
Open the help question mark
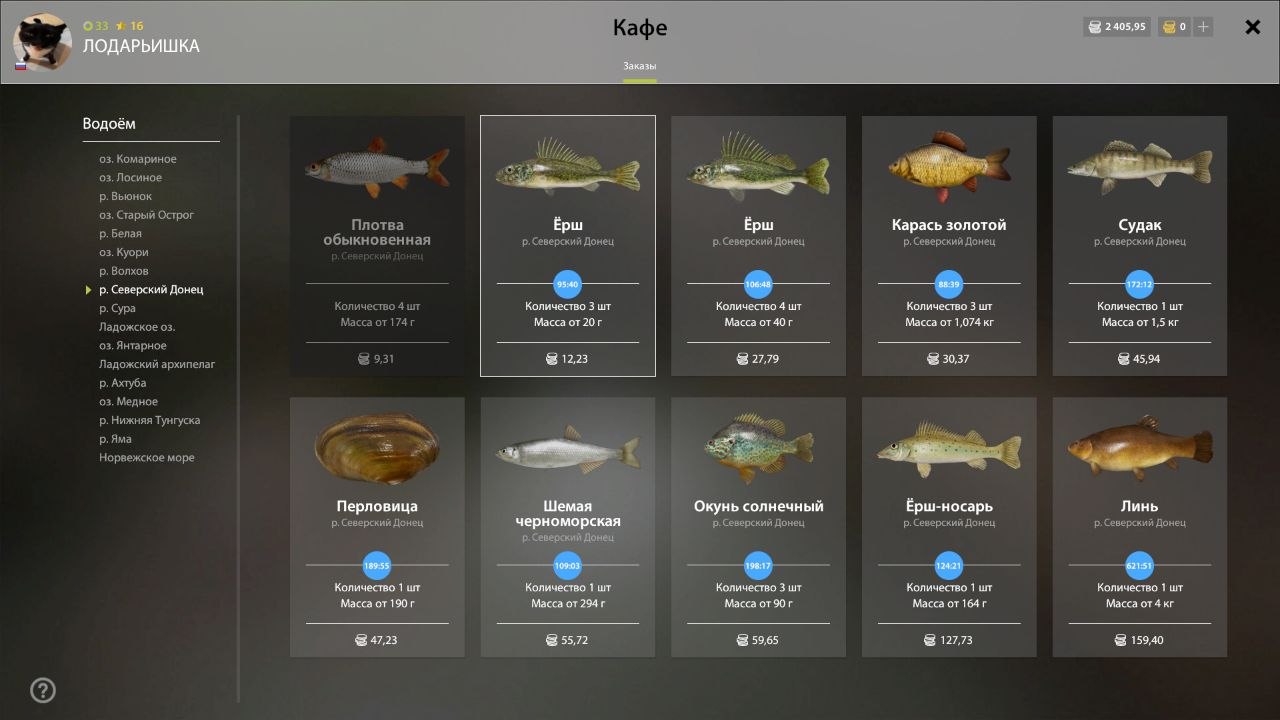click(43, 690)
